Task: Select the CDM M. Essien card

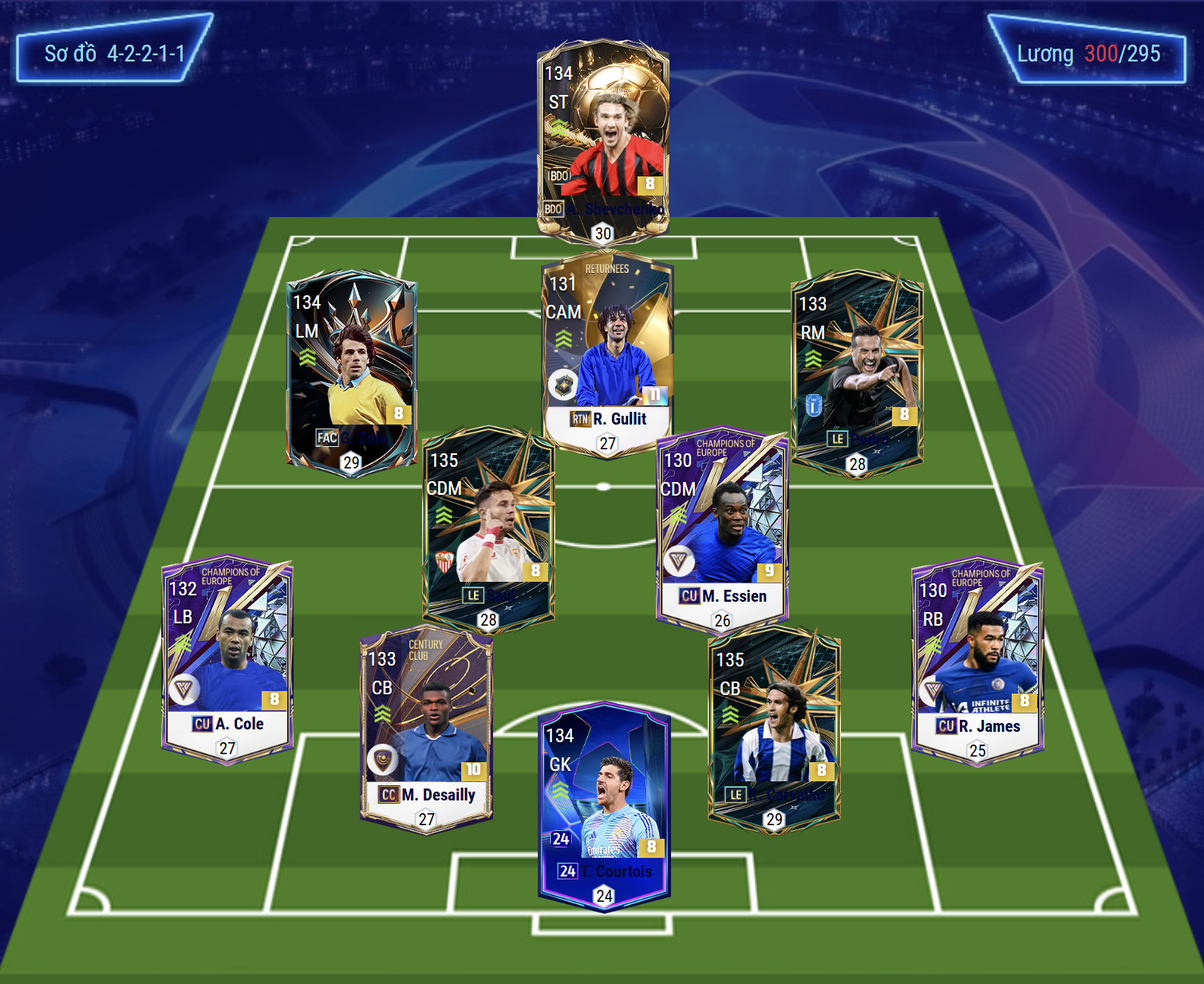Action: coord(722,528)
